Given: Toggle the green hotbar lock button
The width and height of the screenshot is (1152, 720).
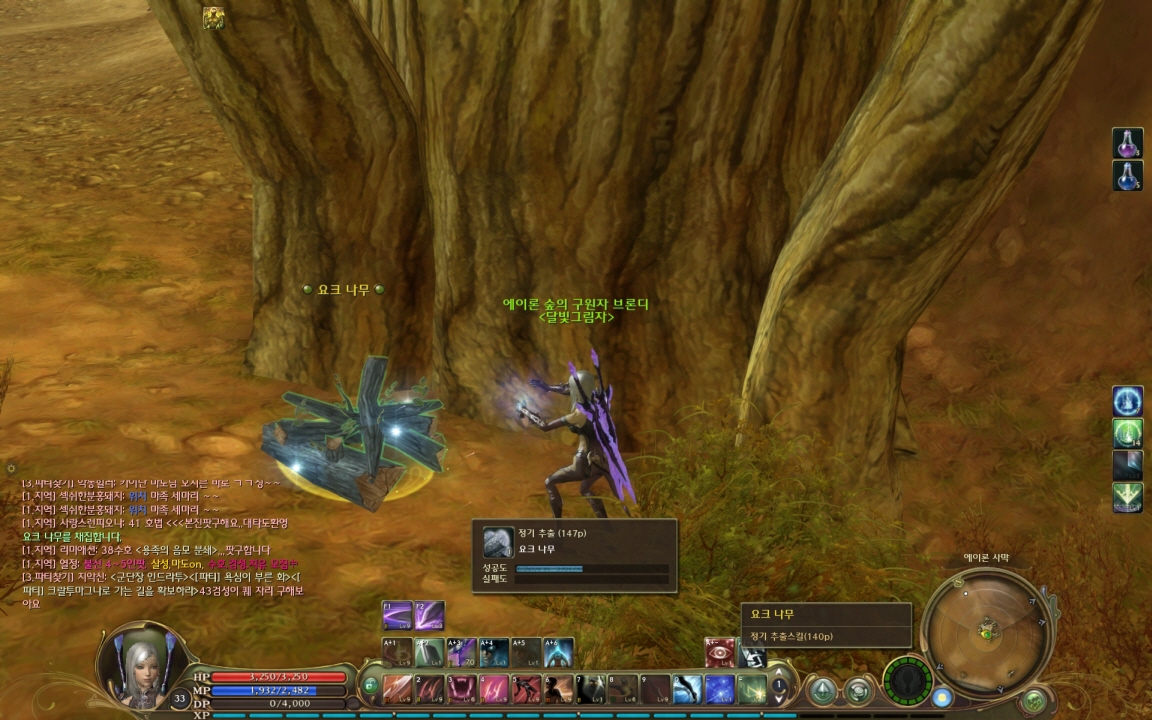Looking at the screenshot, I should tap(370, 686).
